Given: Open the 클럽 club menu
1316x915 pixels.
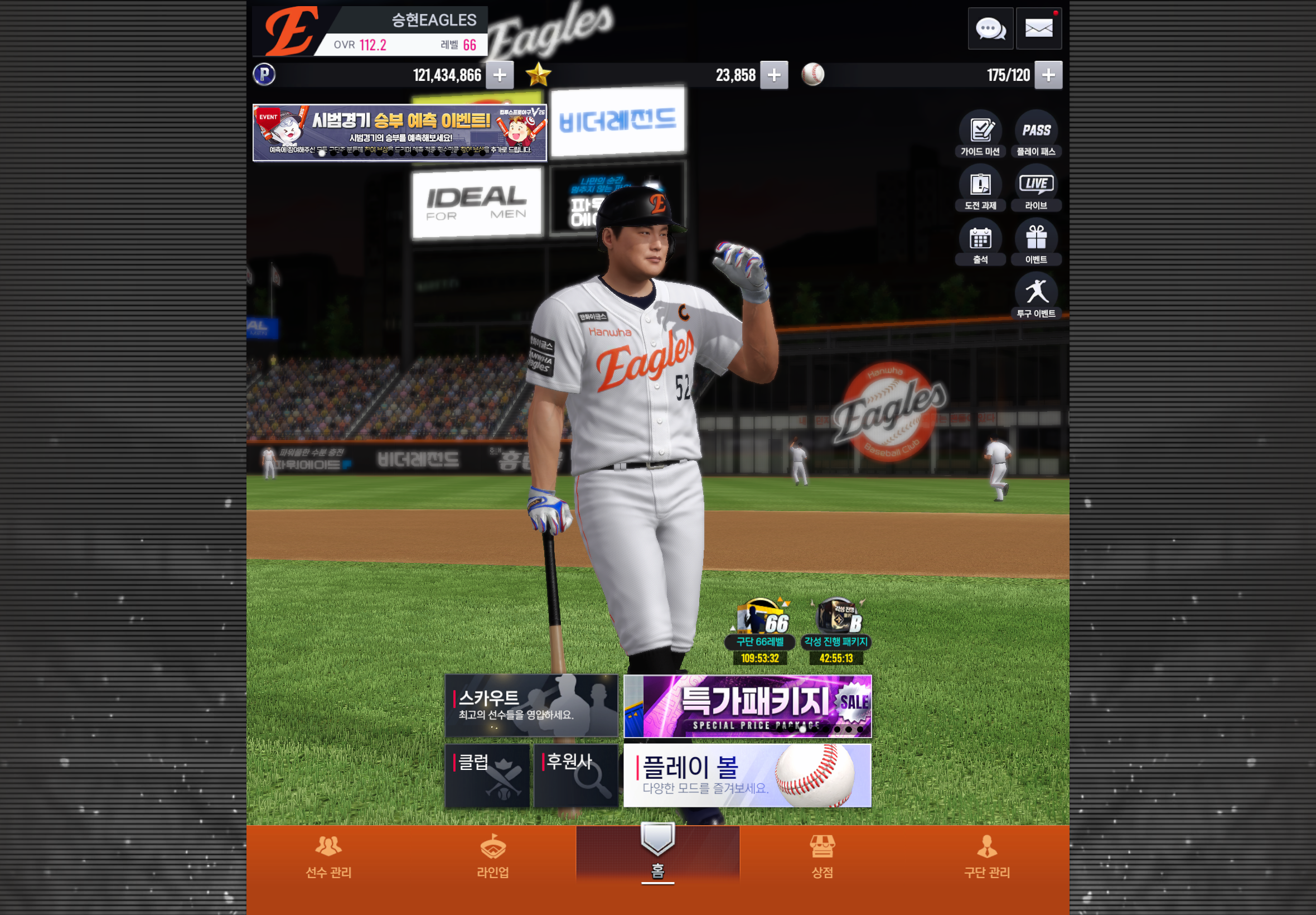Looking at the screenshot, I should [487, 775].
